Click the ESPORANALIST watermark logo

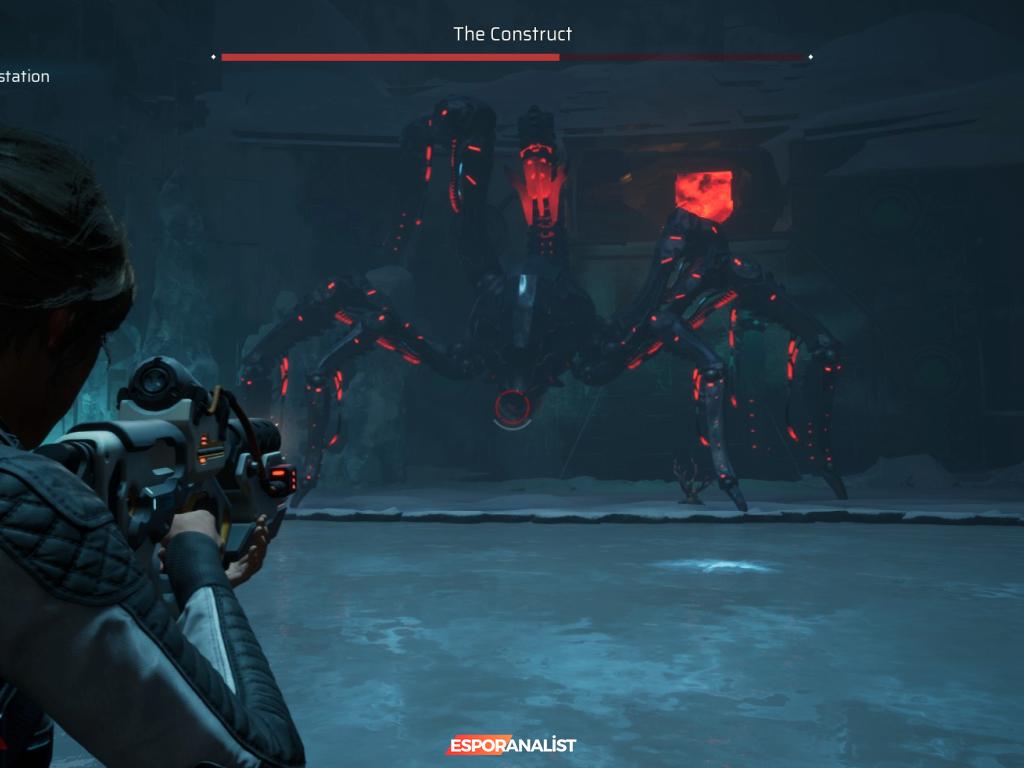(511, 745)
